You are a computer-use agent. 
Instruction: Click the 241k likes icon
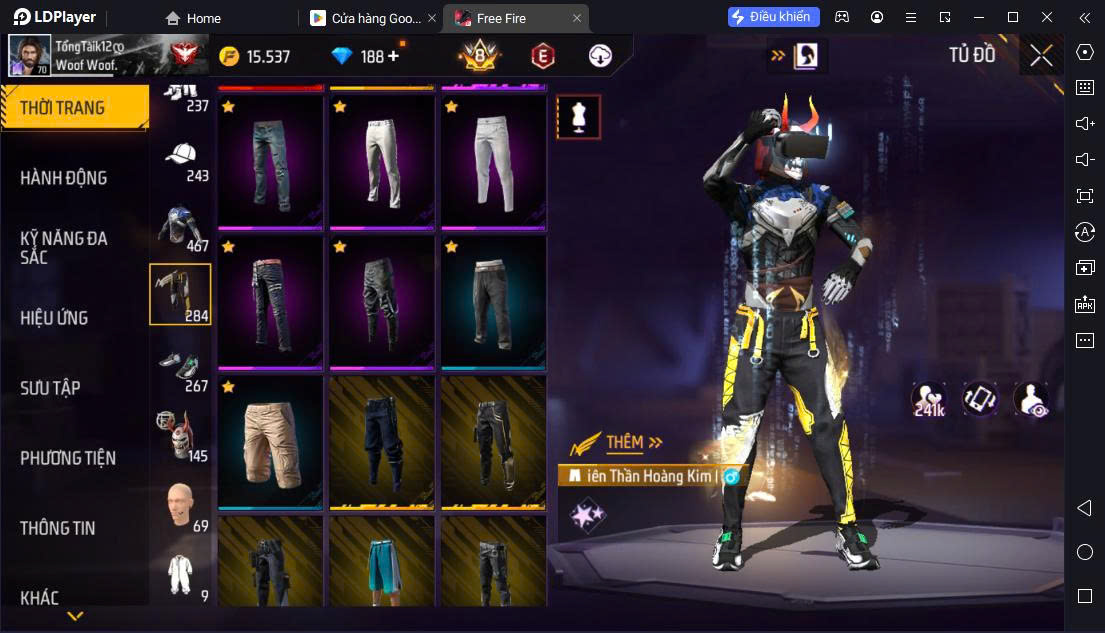tap(929, 399)
